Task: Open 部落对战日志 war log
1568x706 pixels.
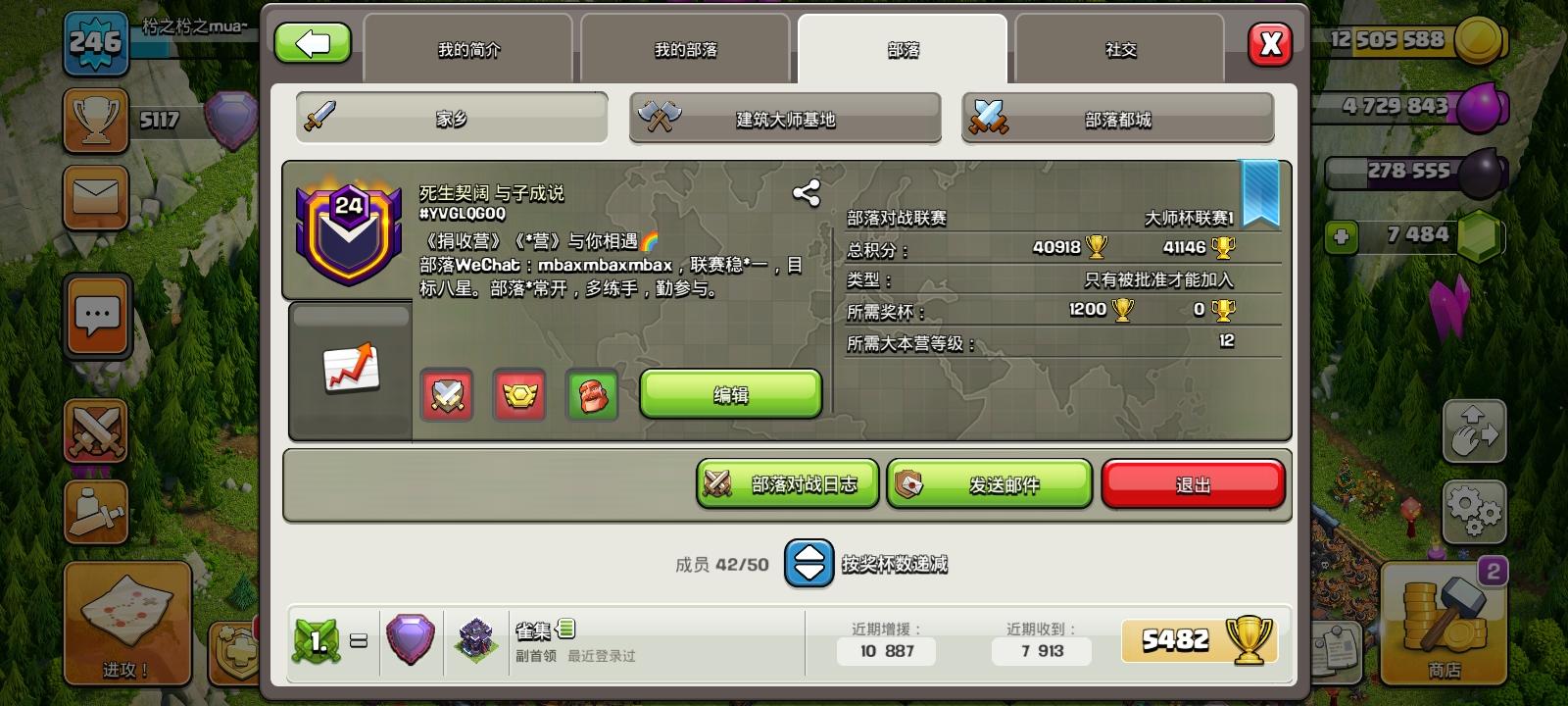Action: tap(787, 482)
